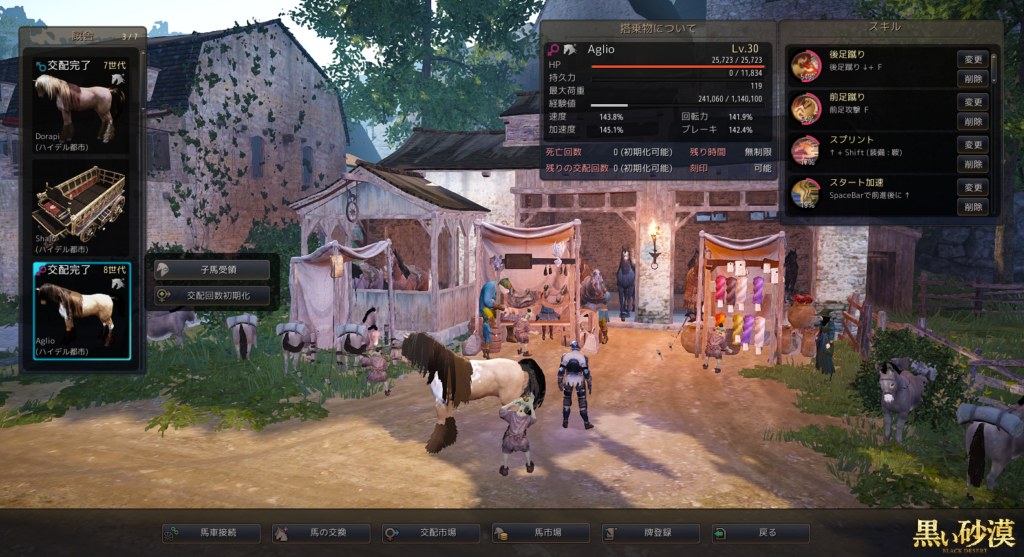Change the 前足蹴り skill with 変更

[x=973, y=102]
